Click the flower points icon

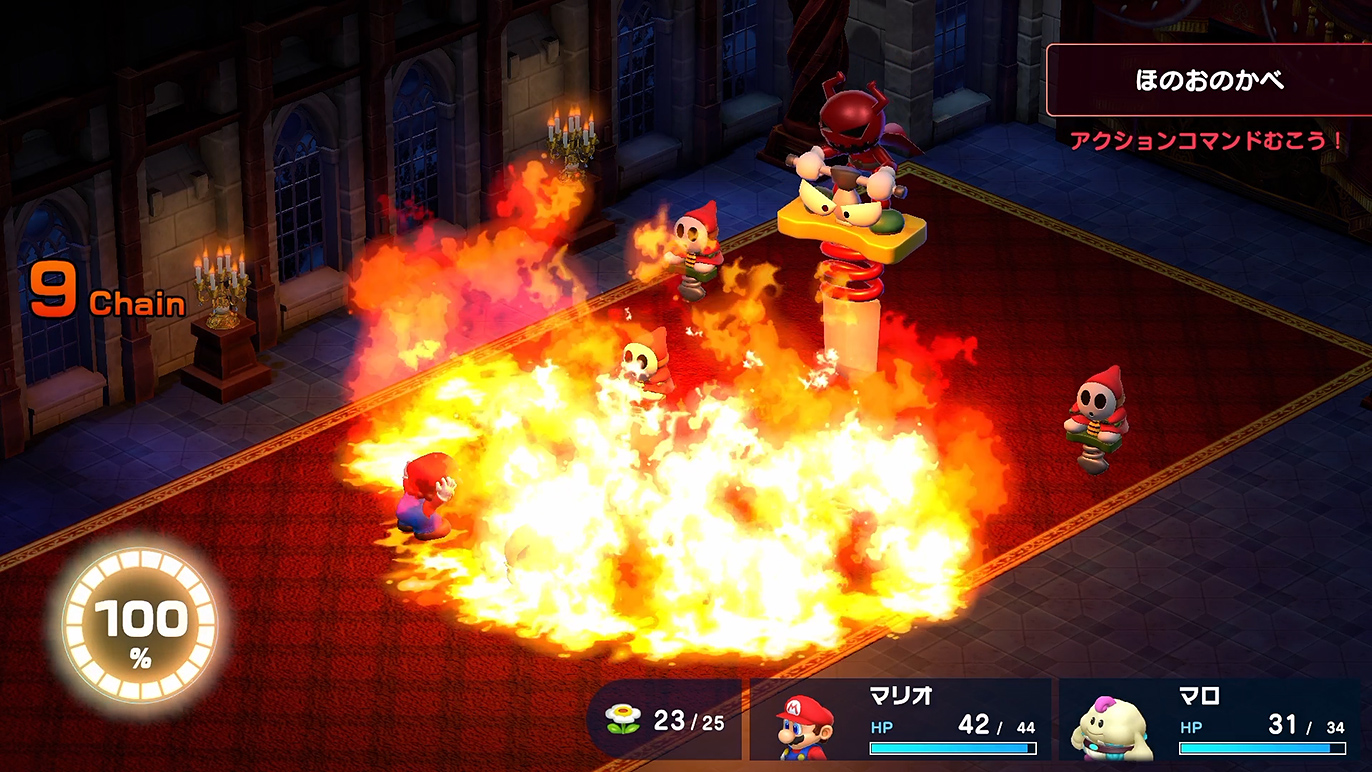coord(623,721)
